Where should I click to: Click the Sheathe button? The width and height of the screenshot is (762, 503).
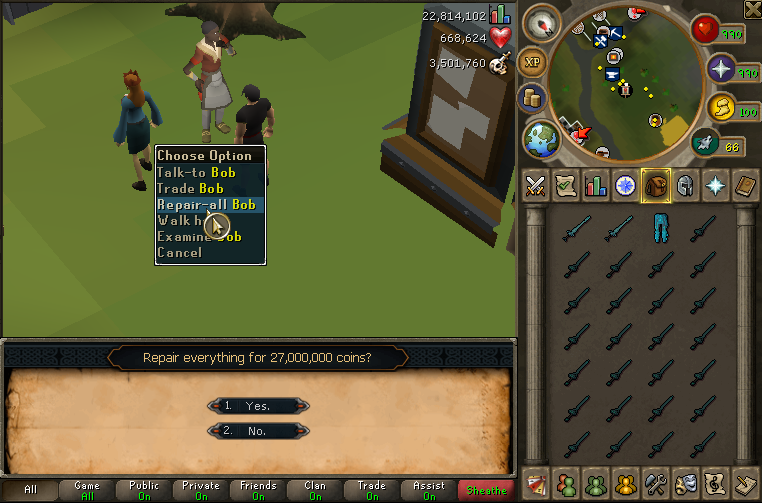point(485,490)
